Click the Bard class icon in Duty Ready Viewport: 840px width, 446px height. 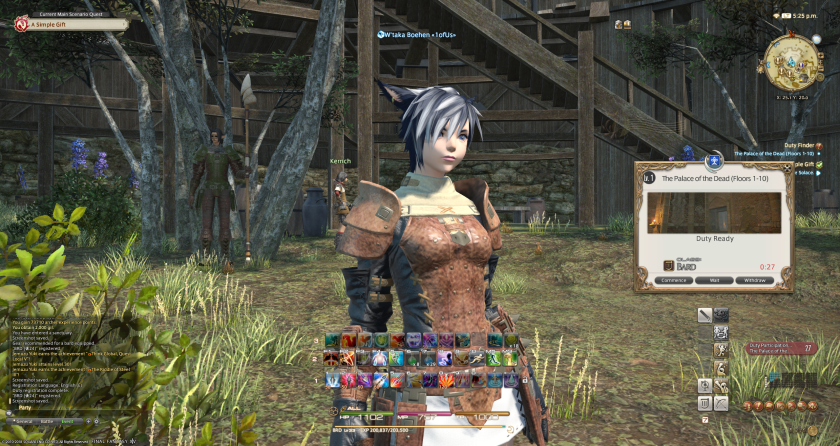tap(669, 265)
